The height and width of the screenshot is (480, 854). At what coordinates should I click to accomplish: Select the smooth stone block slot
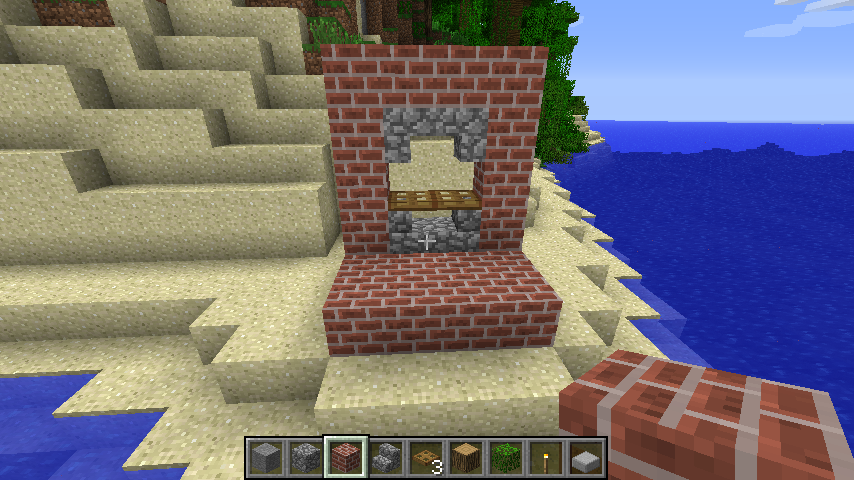(x=266, y=458)
